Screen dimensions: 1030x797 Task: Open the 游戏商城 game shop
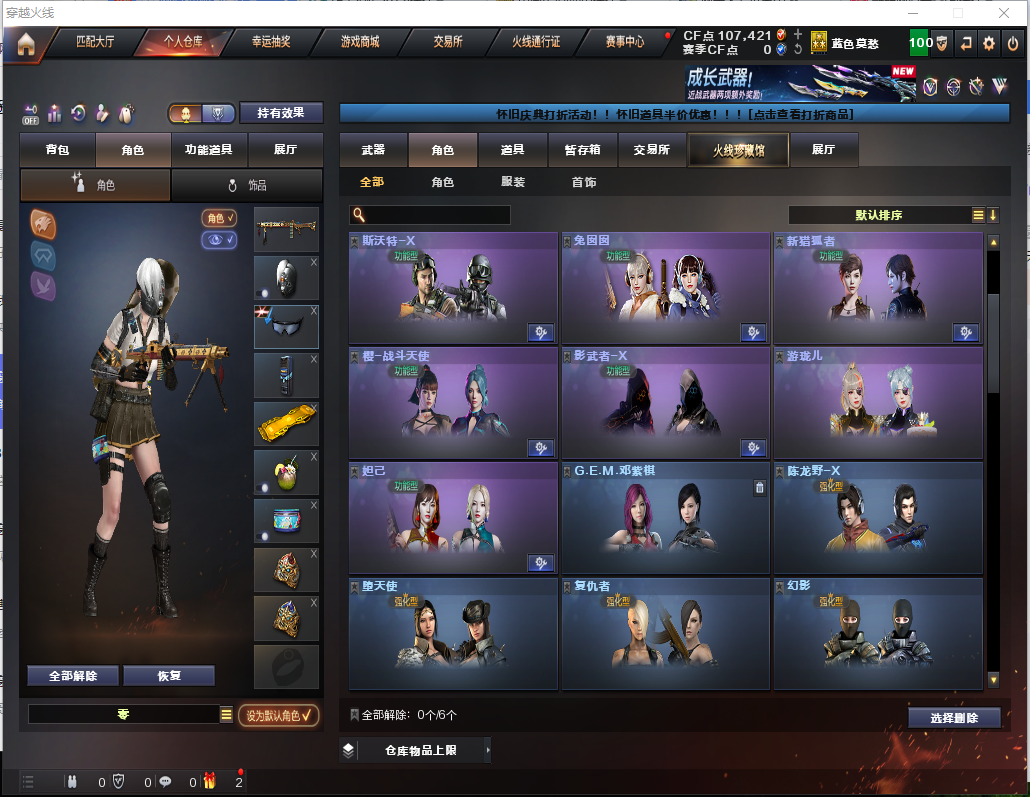point(360,42)
